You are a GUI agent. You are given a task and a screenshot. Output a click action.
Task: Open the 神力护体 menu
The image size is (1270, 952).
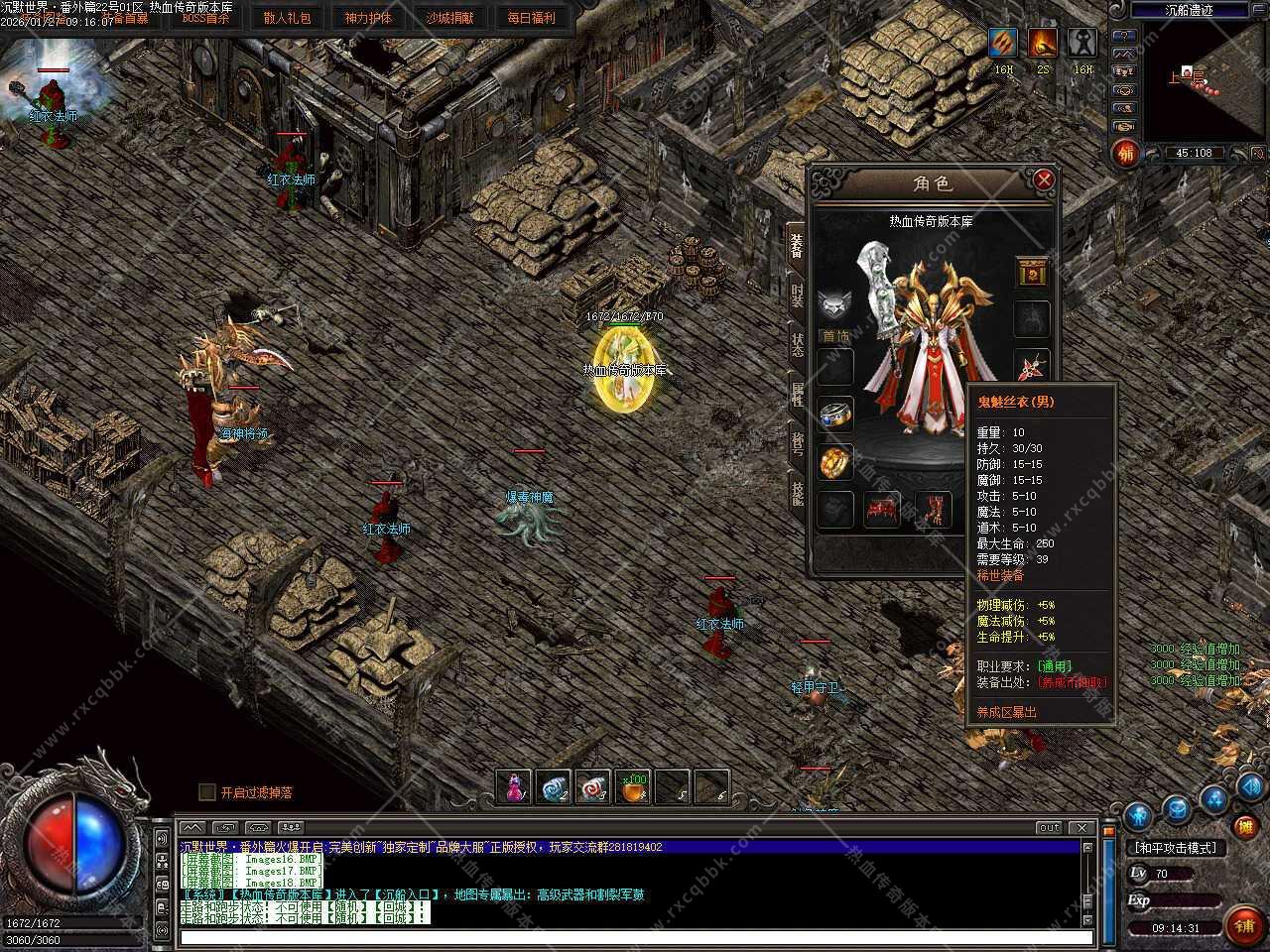tap(368, 18)
